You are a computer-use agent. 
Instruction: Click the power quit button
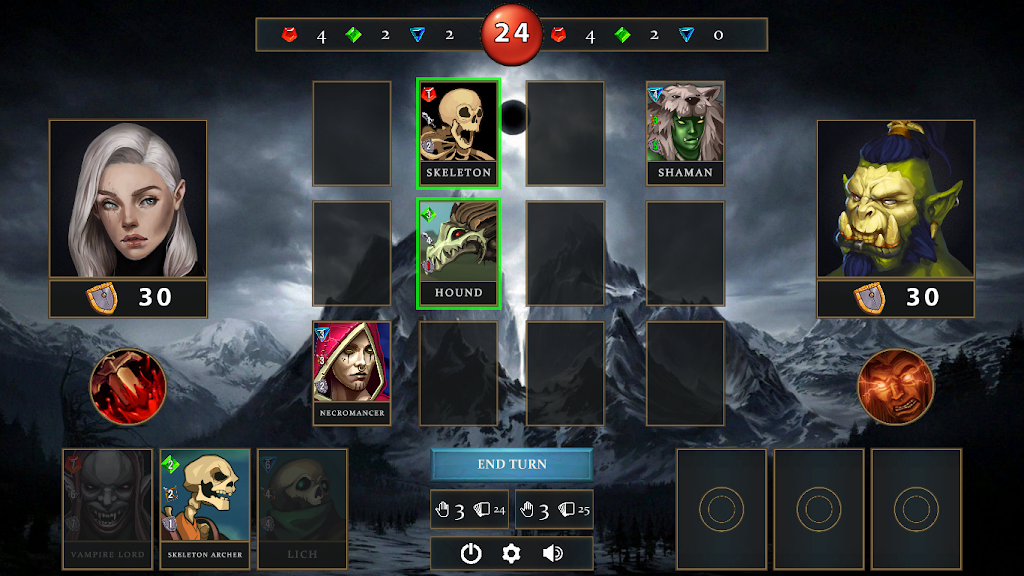471,553
